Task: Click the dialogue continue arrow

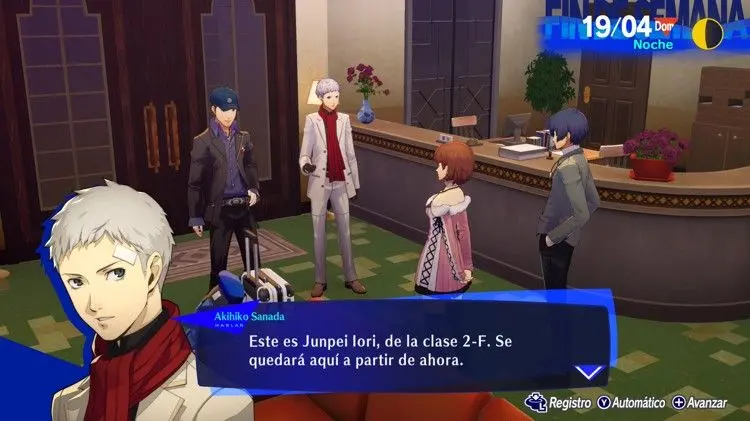Action: click(x=590, y=371)
